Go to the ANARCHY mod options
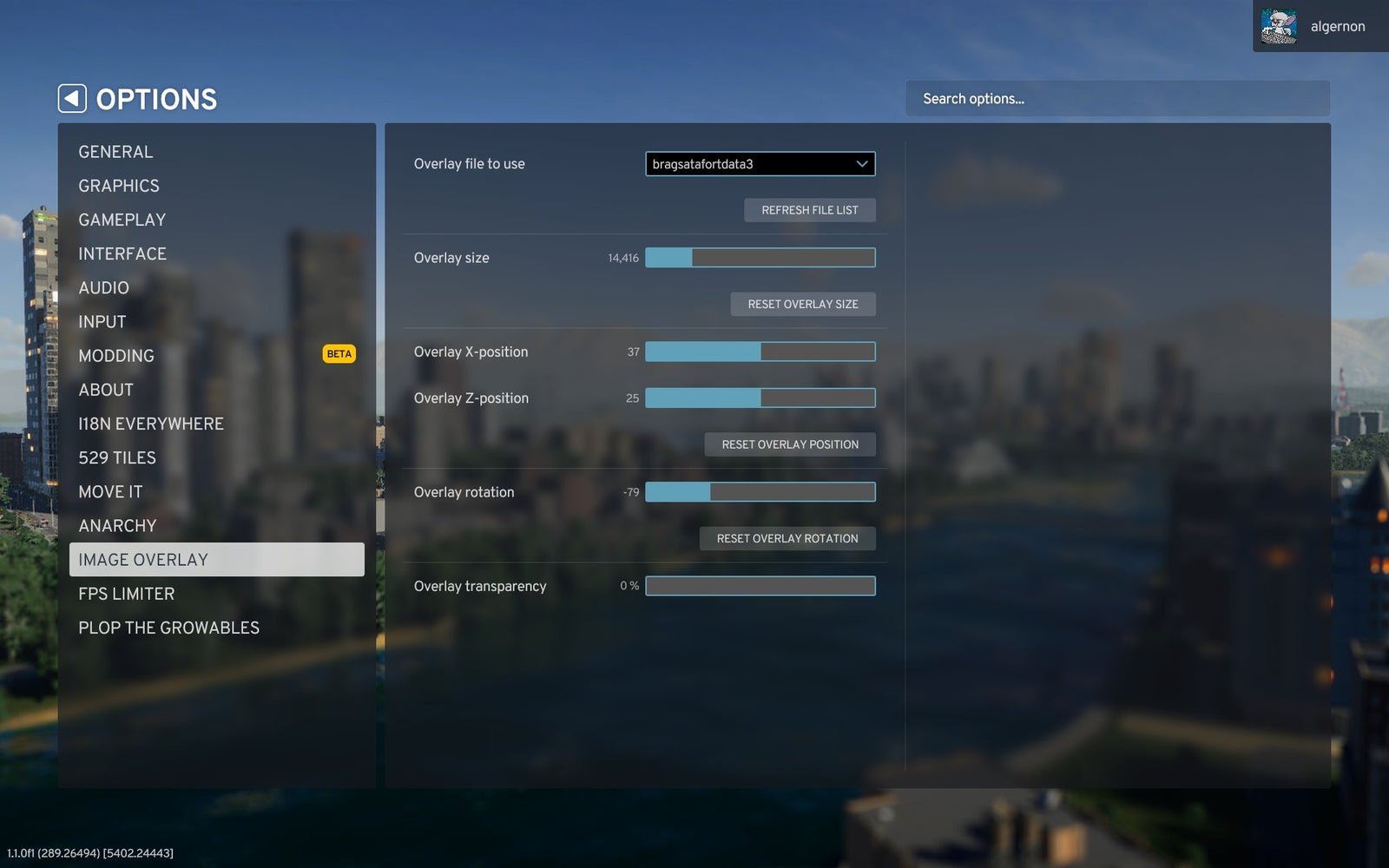Screen dimensions: 1389x868 (x=117, y=525)
